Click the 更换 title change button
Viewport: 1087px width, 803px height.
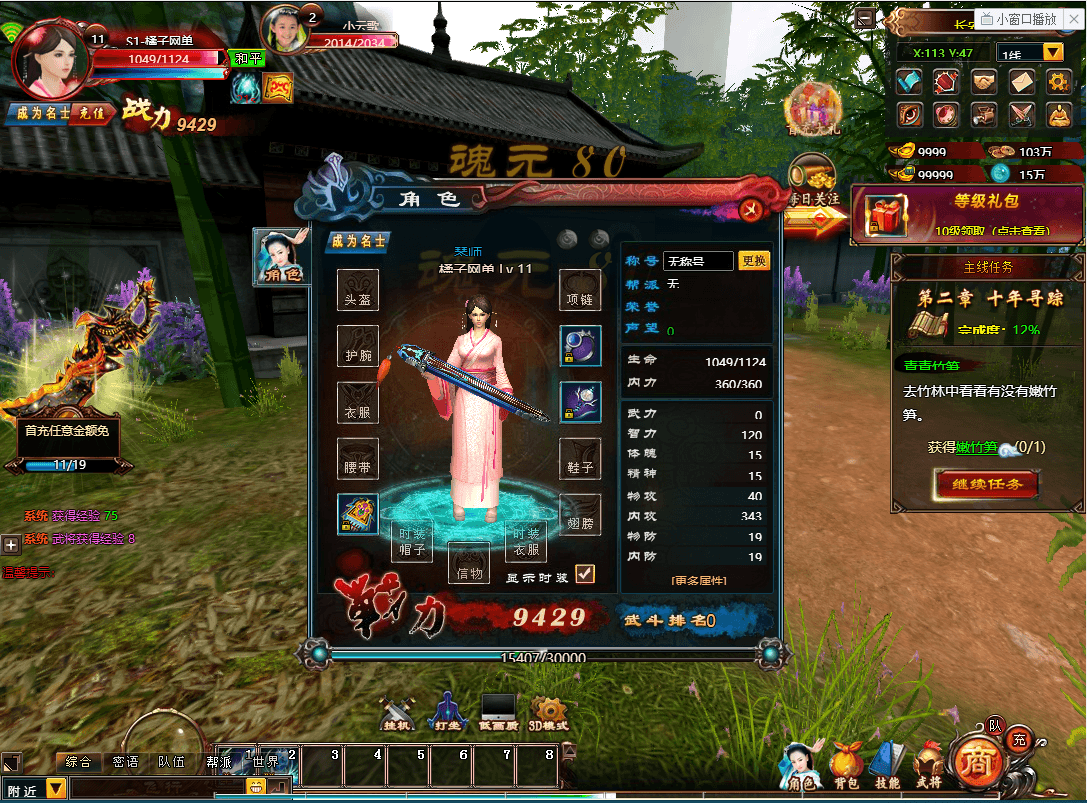point(754,261)
